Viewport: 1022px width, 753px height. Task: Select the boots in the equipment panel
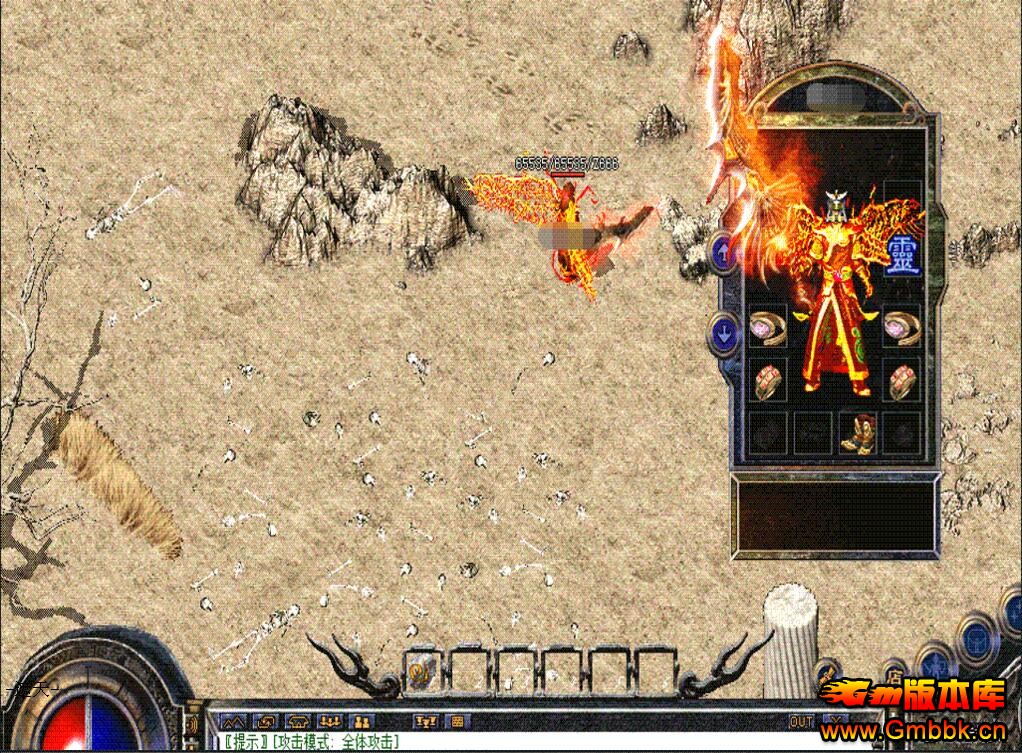point(857,433)
